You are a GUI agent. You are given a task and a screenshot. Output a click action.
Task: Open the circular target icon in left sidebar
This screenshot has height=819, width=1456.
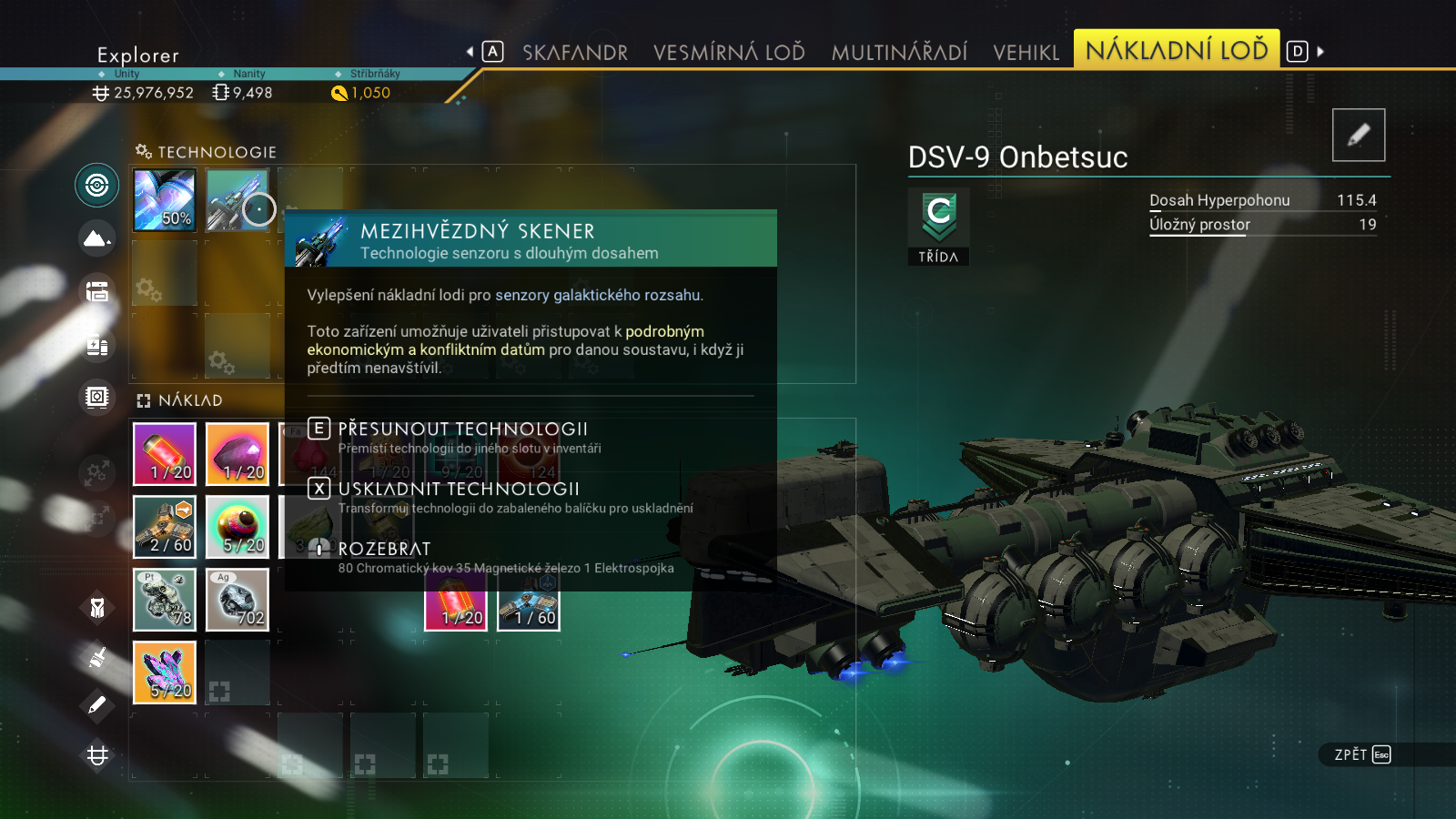96,186
